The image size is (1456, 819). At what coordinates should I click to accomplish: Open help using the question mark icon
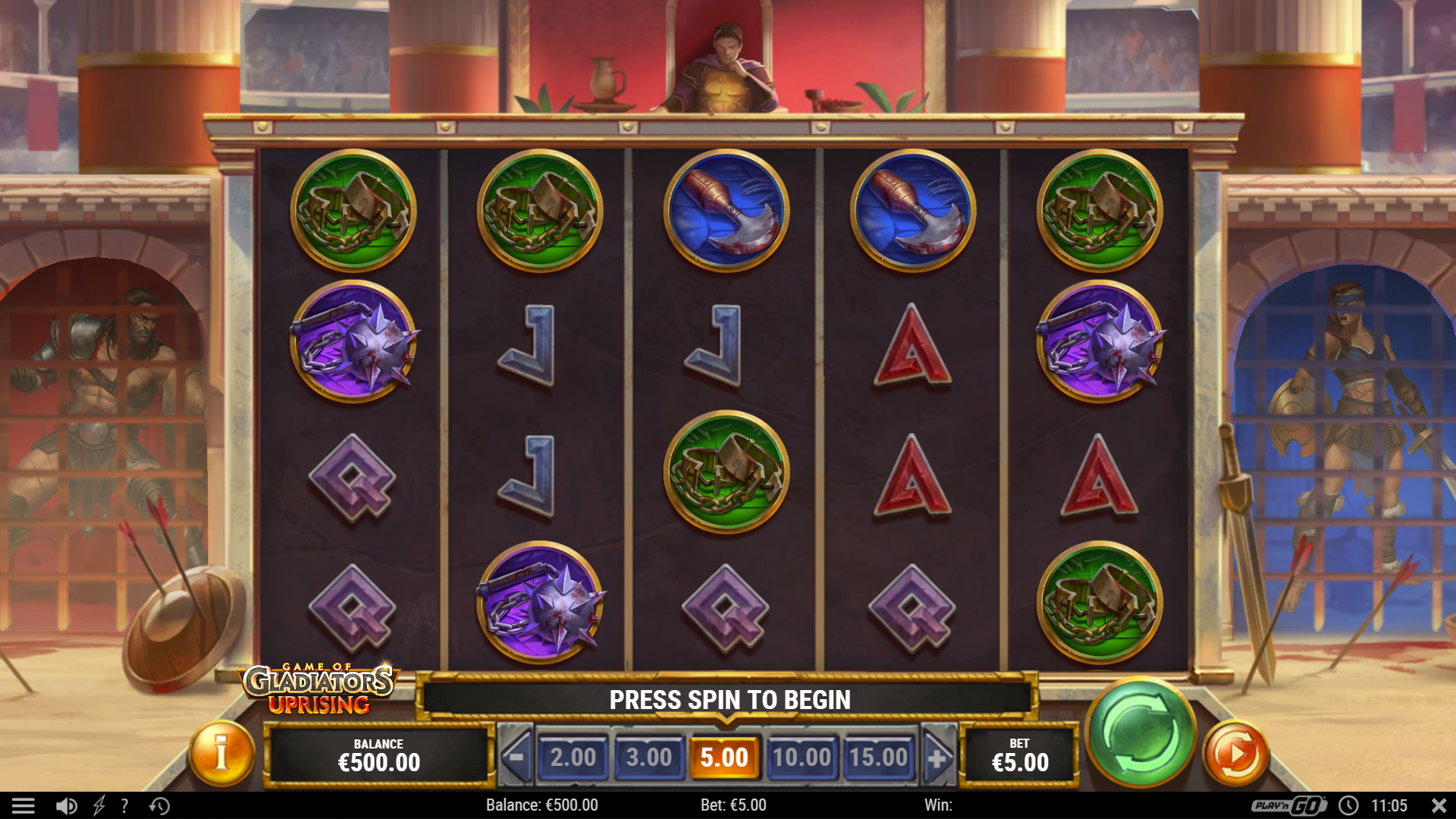[124, 805]
